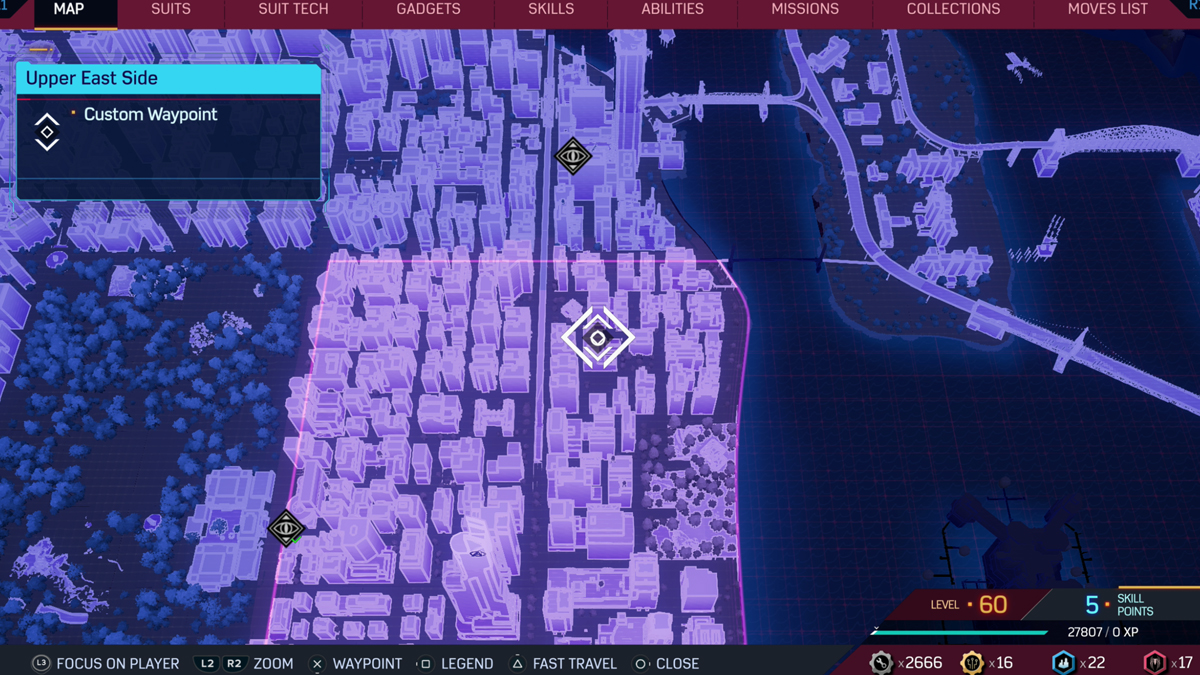Open the Missions tab
The width and height of the screenshot is (1200, 675).
805,10
